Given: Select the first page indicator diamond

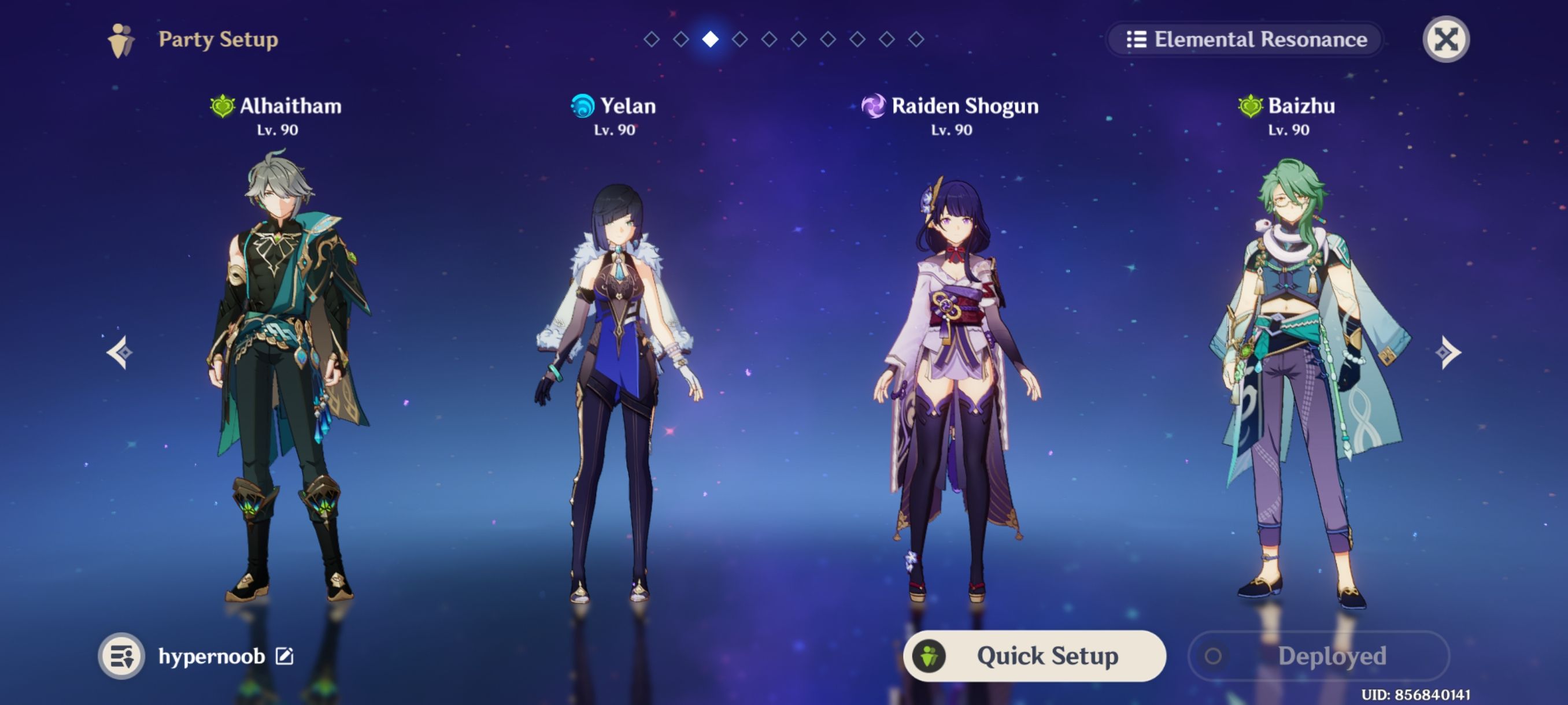Looking at the screenshot, I should [x=652, y=39].
